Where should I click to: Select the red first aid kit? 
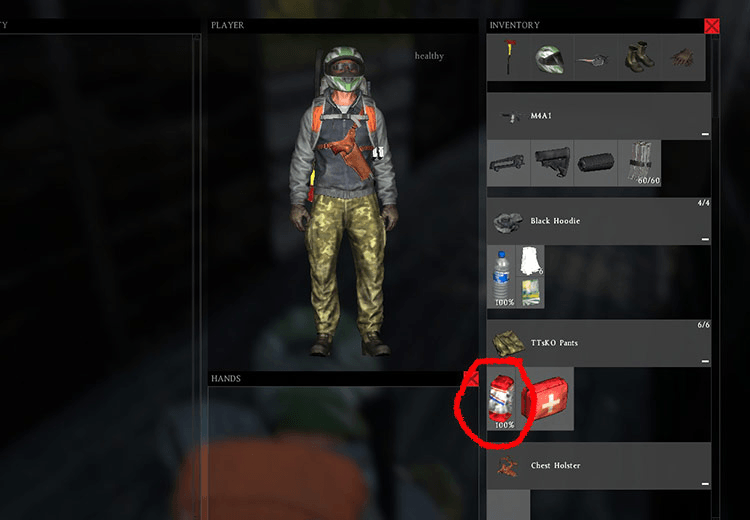[546, 399]
